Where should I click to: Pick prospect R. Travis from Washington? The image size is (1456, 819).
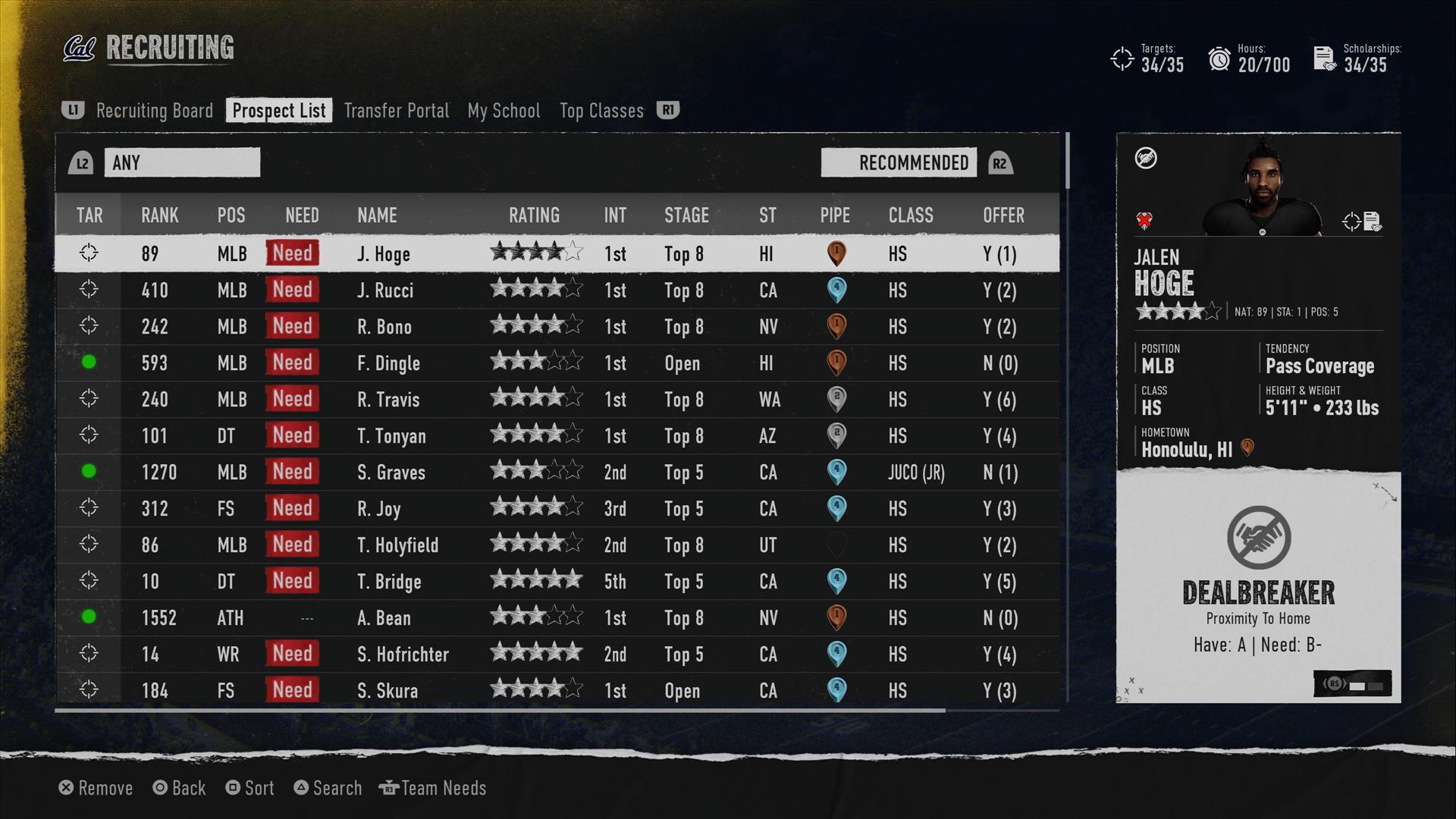point(388,400)
